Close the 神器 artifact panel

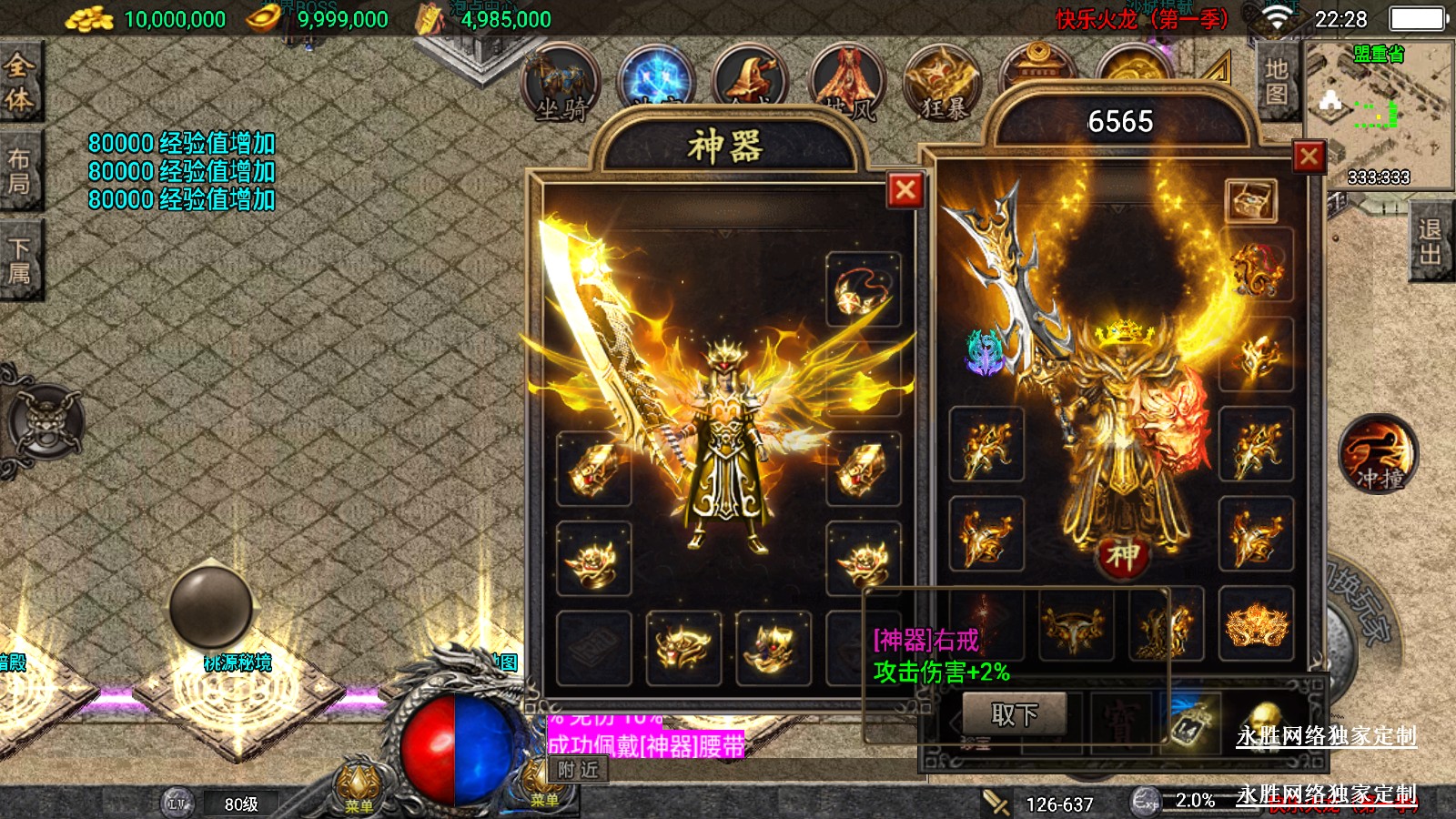coord(905,190)
